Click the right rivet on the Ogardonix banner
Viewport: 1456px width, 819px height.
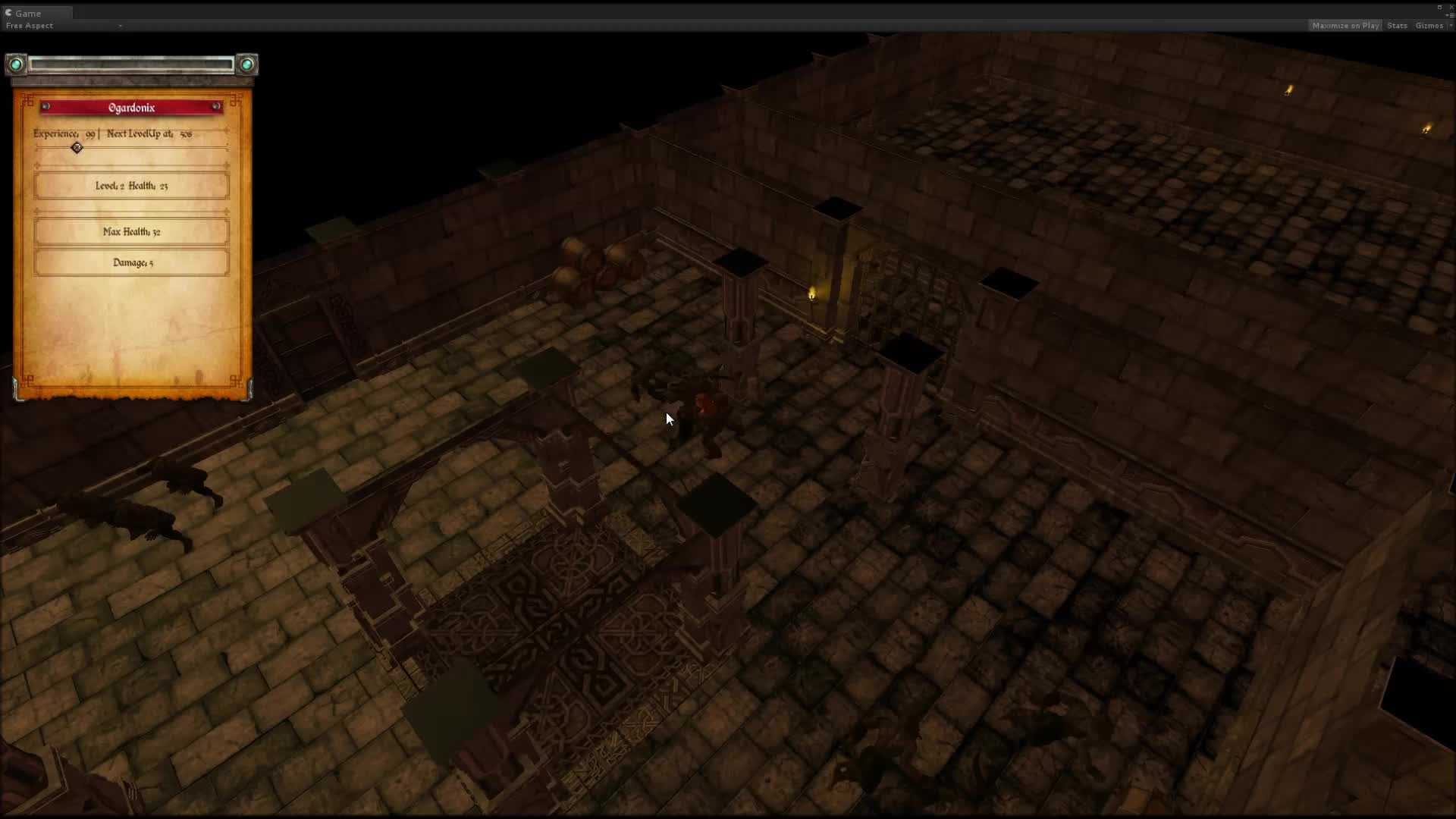click(216, 106)
